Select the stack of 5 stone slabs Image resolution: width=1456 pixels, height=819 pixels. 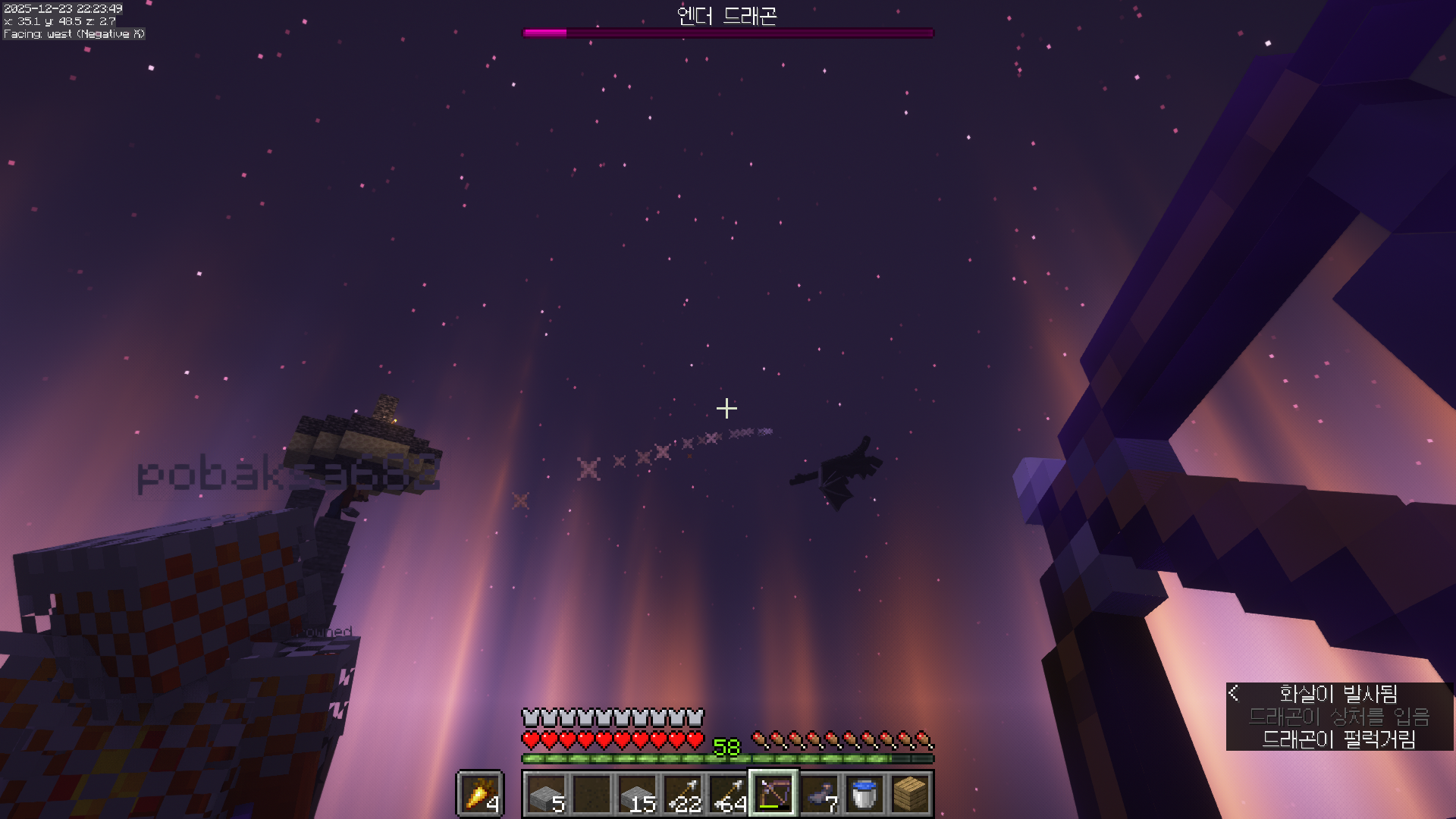coord(546,794)
